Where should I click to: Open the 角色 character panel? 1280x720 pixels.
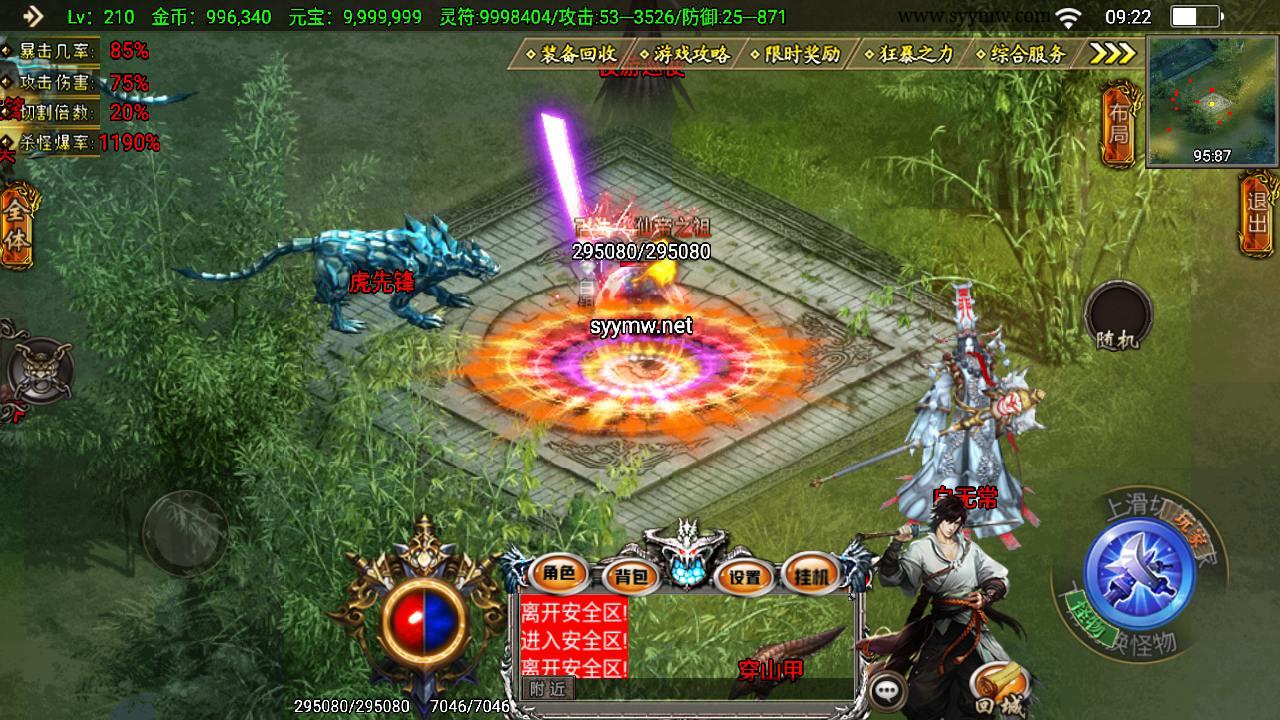[559, 574]
